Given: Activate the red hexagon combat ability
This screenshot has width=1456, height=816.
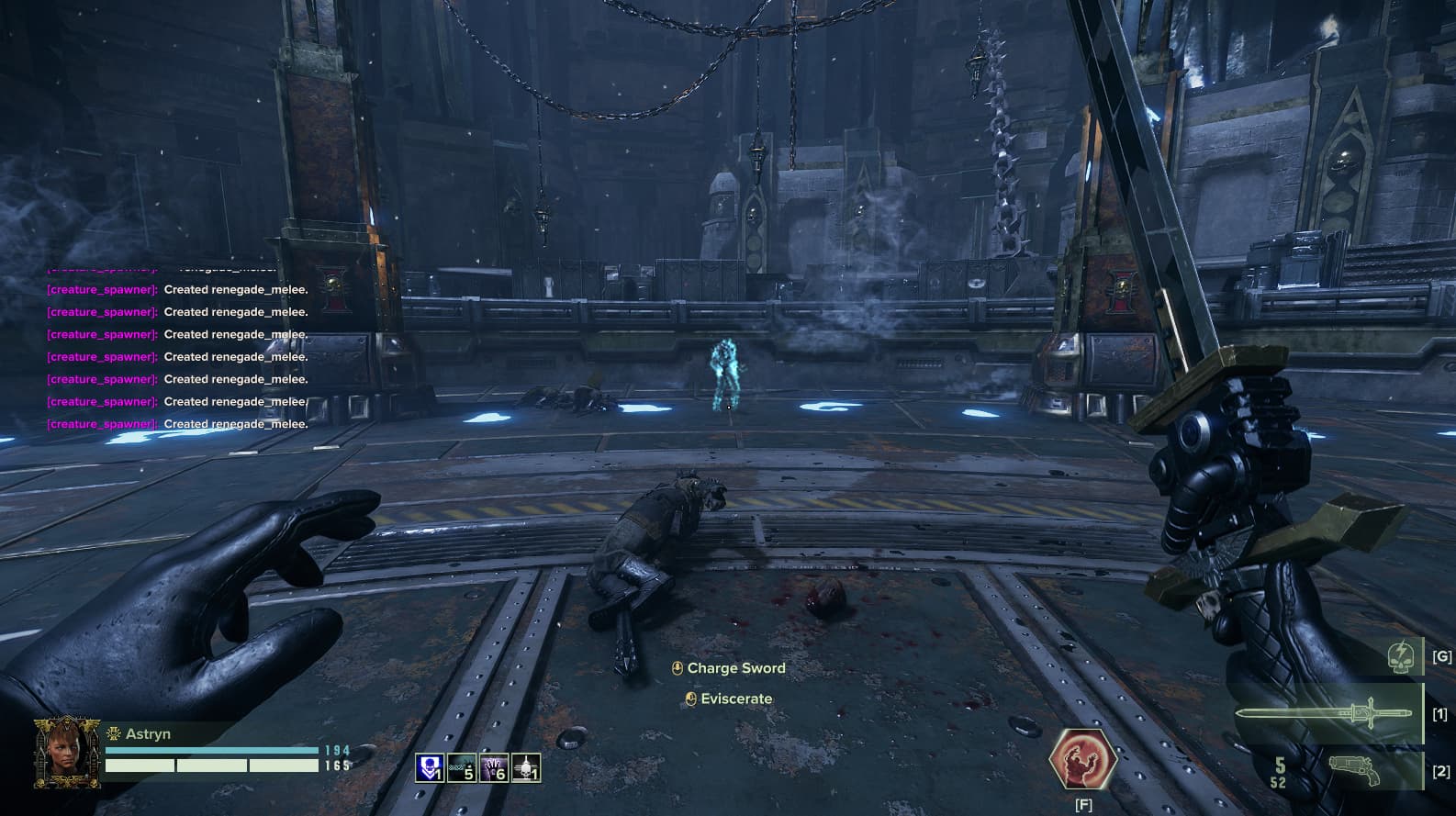Looking at the screenshot, I should (1083, 759).
